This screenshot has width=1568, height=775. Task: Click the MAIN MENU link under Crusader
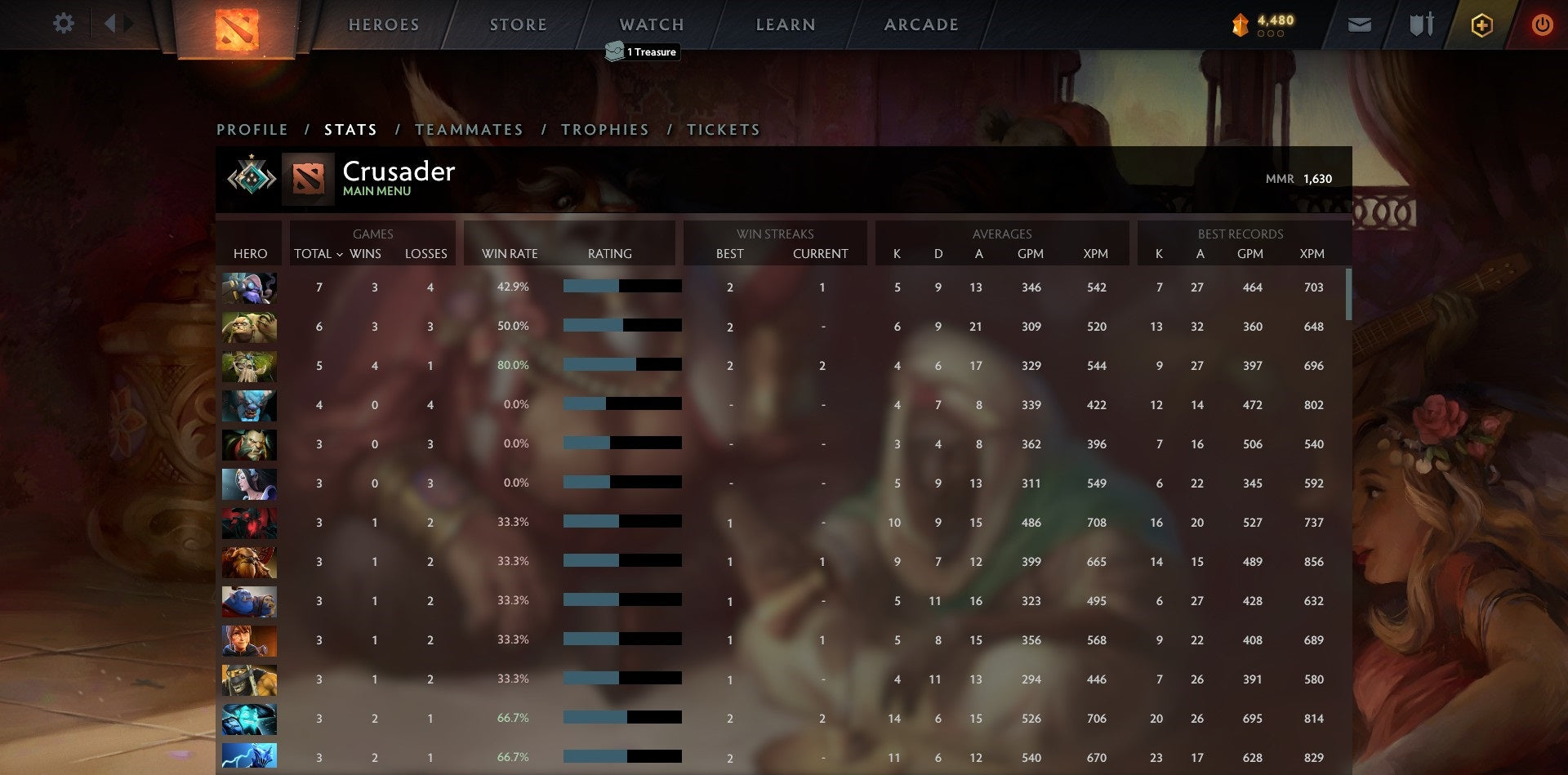point(376,190)
